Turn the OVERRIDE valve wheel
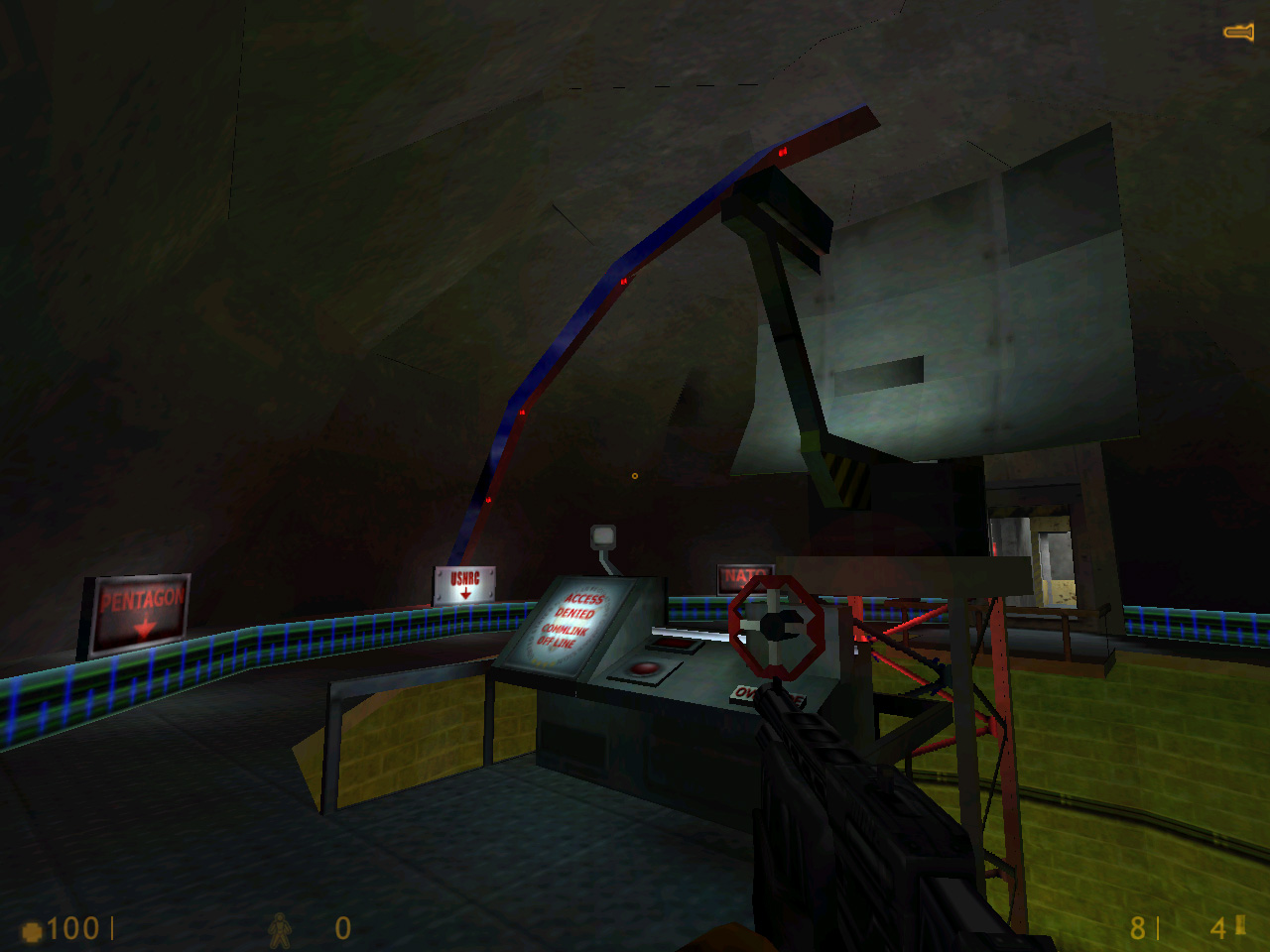 point(777,627)
